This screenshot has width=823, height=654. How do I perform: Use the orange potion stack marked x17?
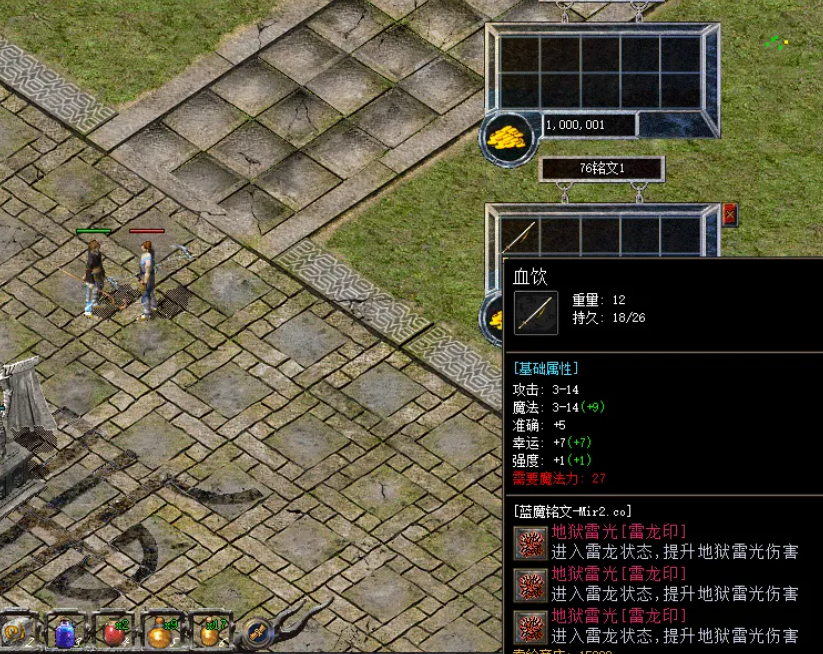click(x=208, y=633)
